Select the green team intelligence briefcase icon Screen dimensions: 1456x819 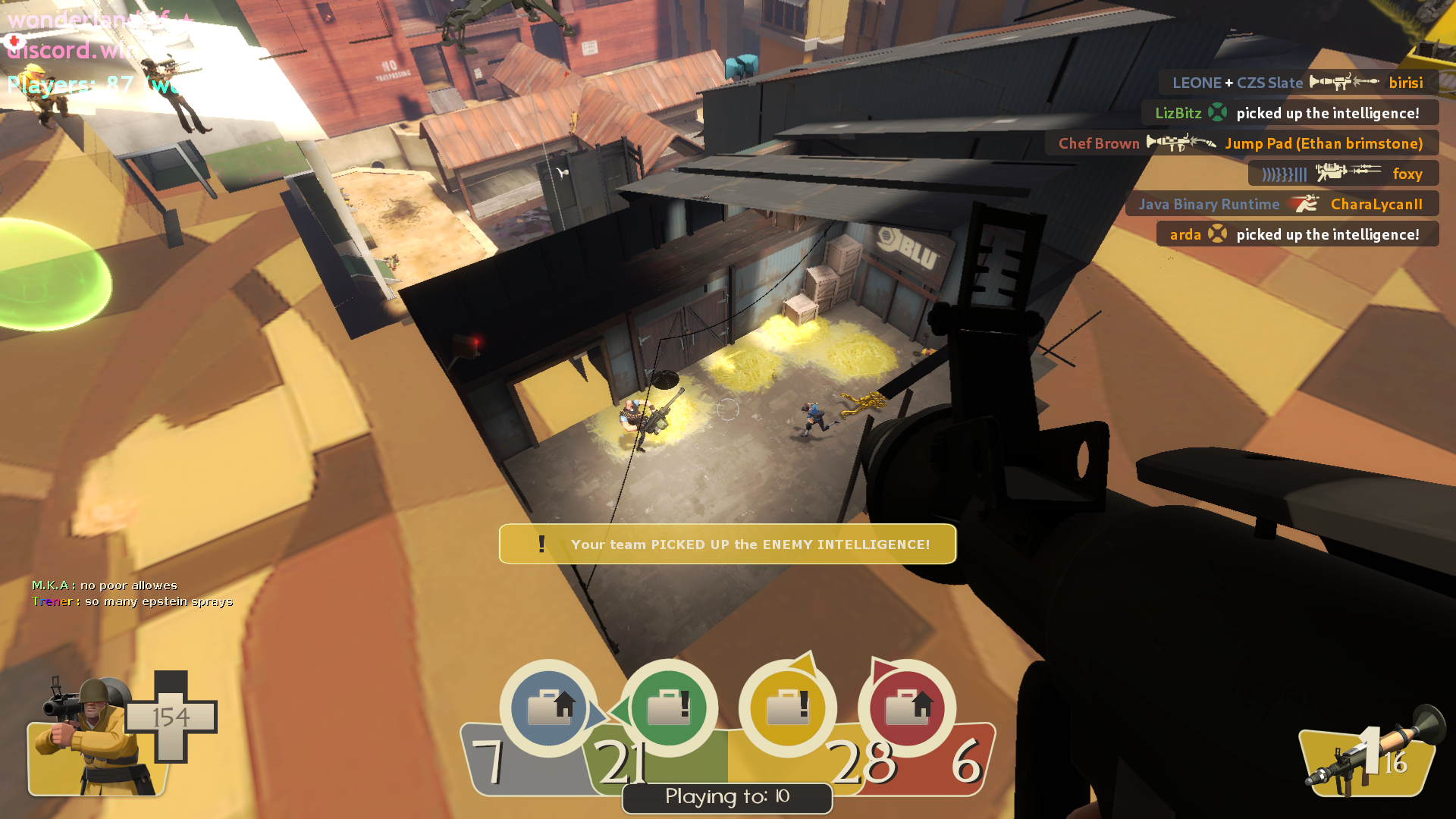point(668,708)
